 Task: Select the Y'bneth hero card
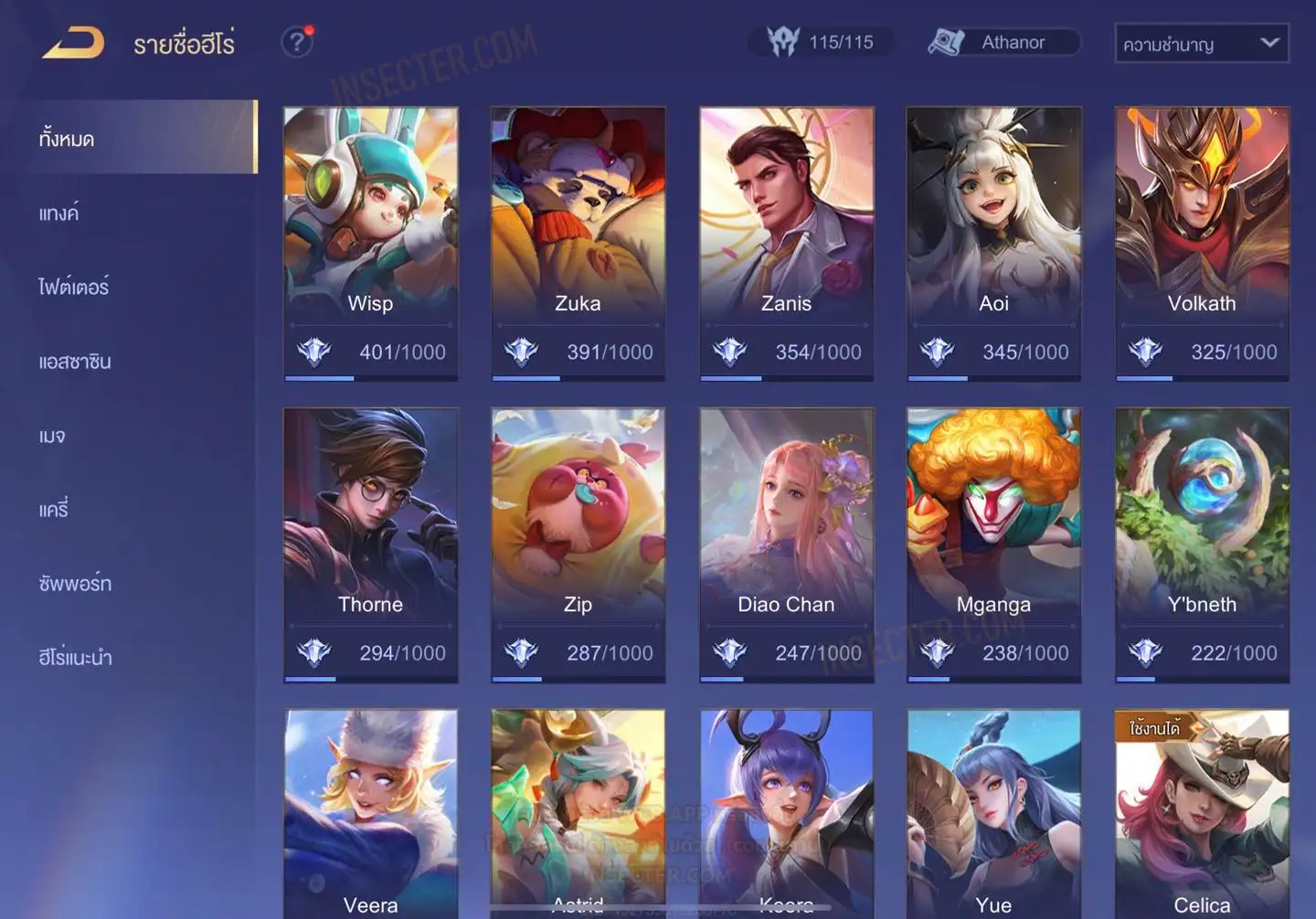(x=1202, y=544)
